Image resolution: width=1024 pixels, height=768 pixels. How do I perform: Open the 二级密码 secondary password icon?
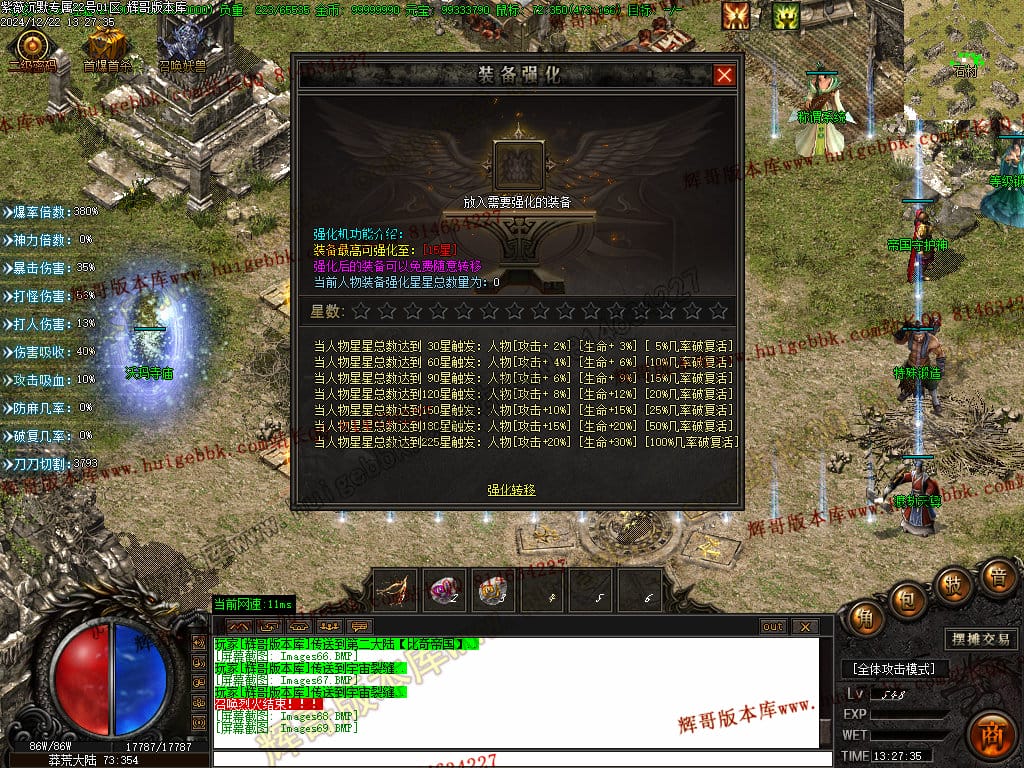[33, 46]
